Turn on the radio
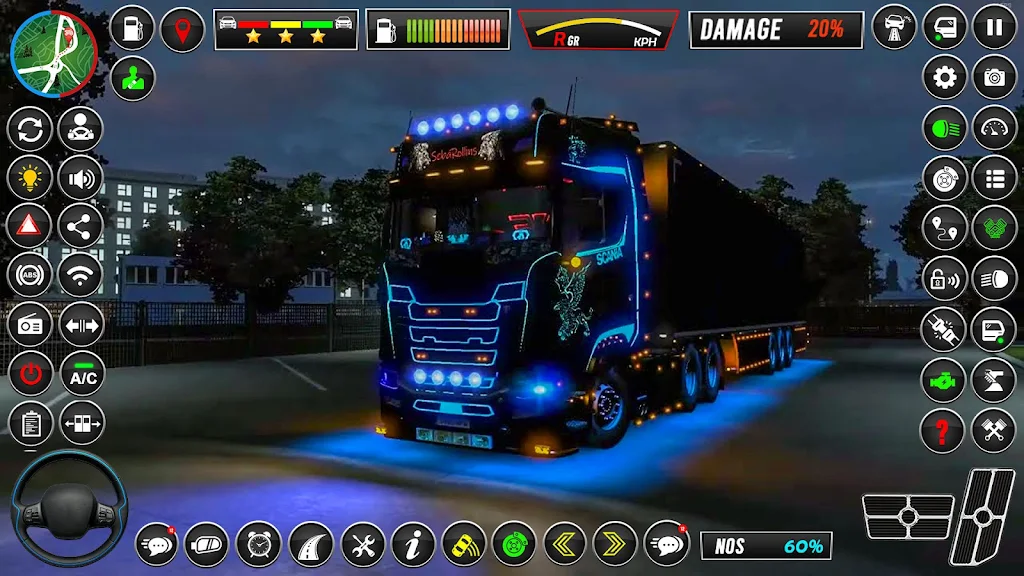This screenshot has width=1024, height=576. [x=31, y=325]
